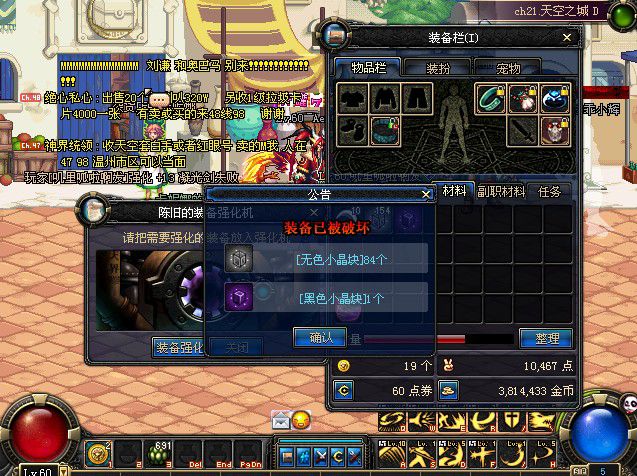Close the 装备栏 inventory window
The height and width of the screenshot is (476, 637).
(569, 37)
